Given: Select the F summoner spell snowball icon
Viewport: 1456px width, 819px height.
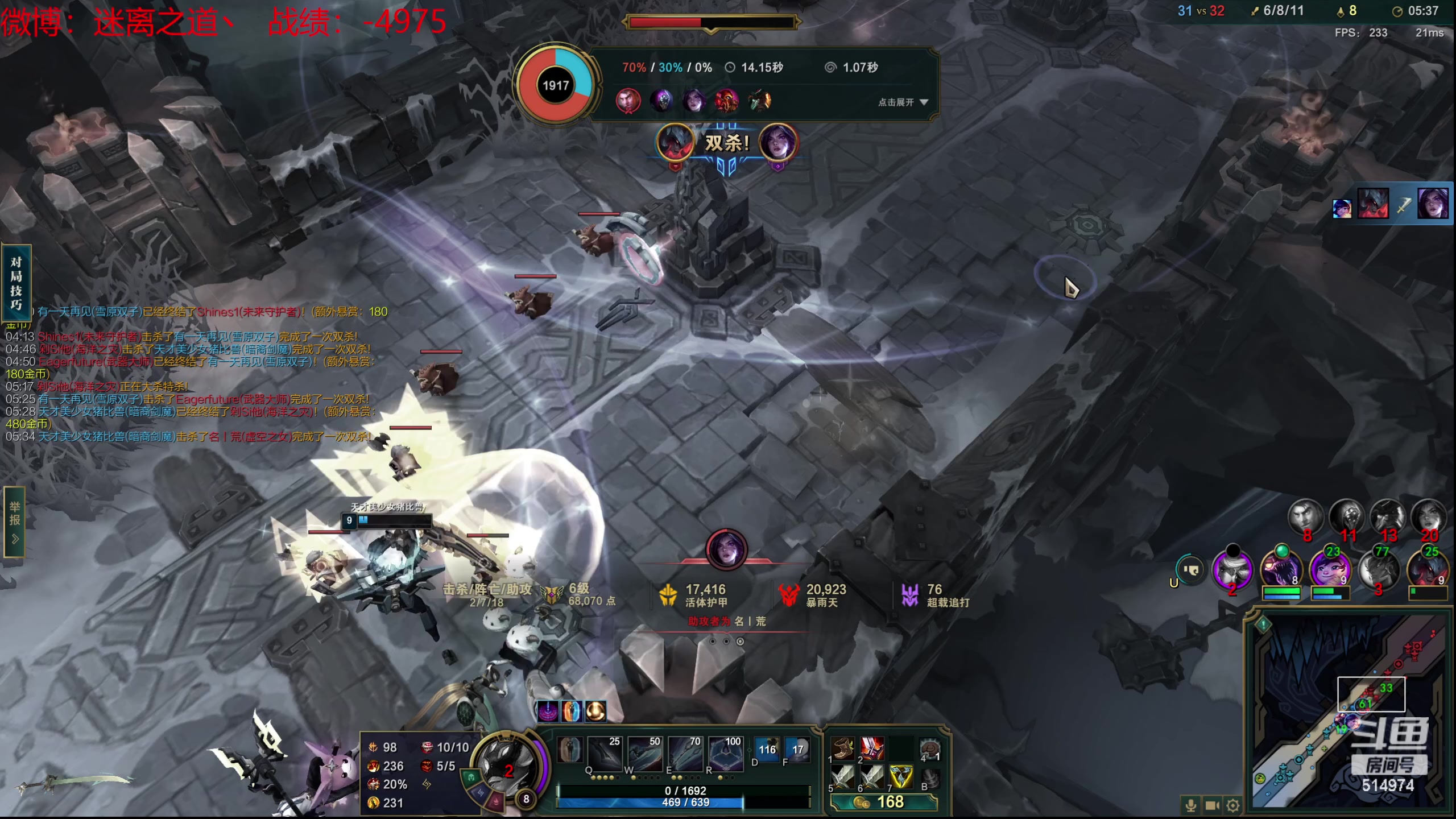Looking at the screenshot, I should click(797, 751).
